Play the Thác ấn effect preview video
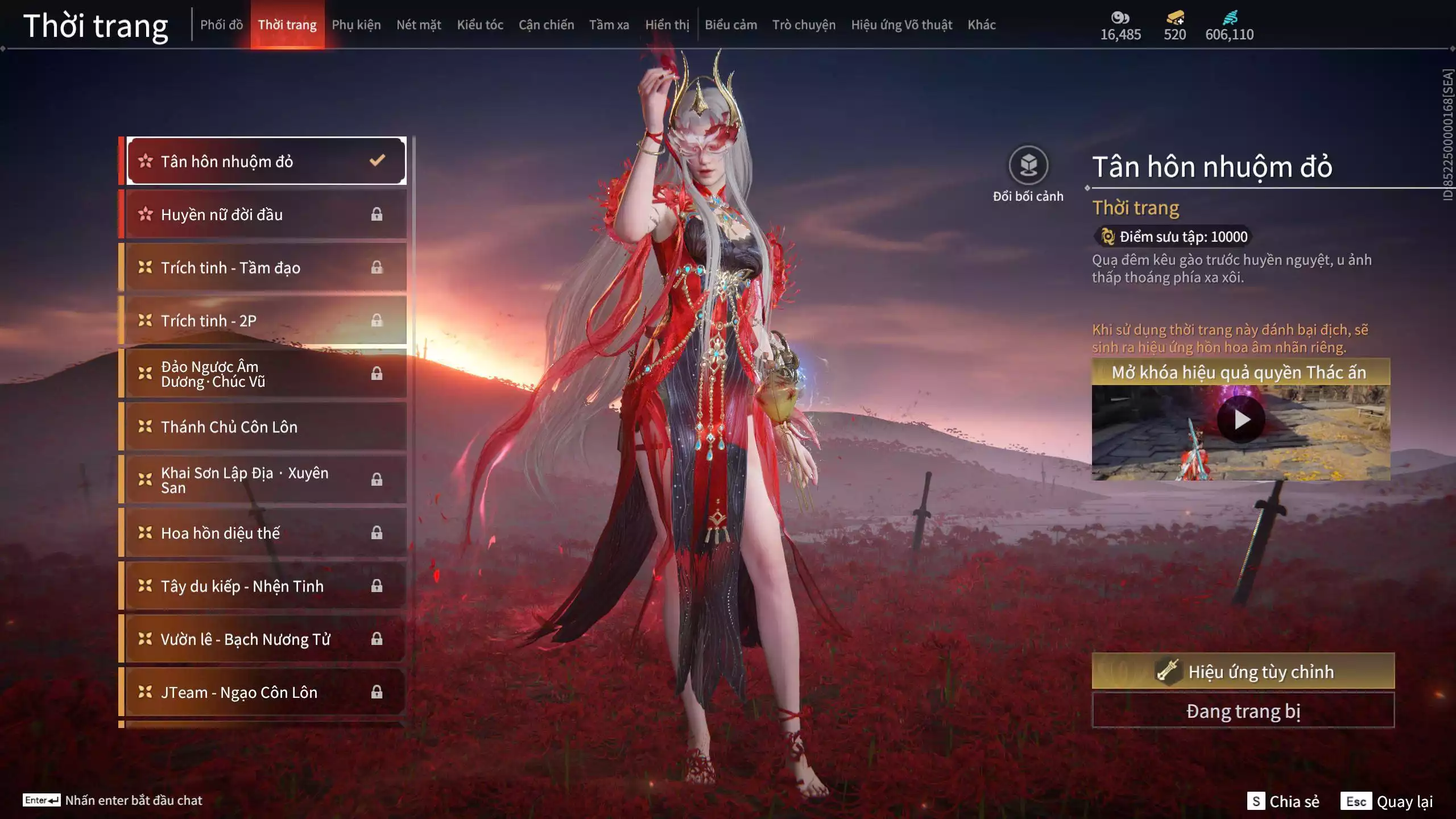Image resolution: width=1456 pixels, height=819 pixels. 1240,420
